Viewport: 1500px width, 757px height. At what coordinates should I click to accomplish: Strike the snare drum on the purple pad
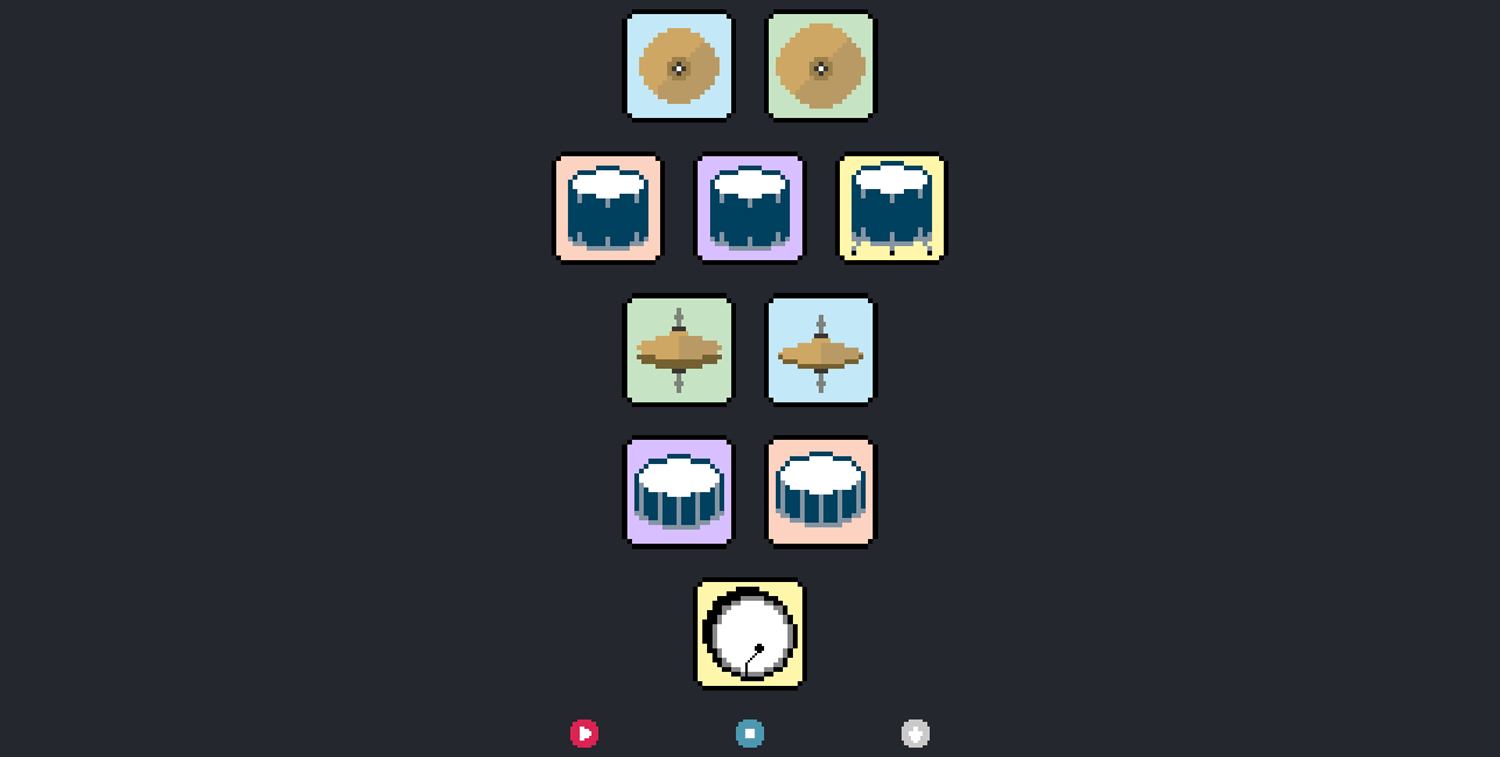pyautogui.click(x=679, y=491)
